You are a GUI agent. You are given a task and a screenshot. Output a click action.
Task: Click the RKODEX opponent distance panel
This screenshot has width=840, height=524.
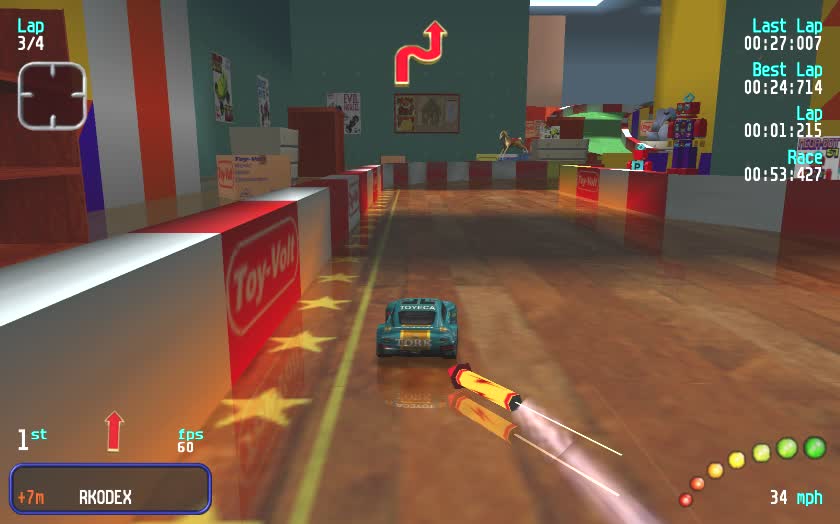click(x=110, y=489)
